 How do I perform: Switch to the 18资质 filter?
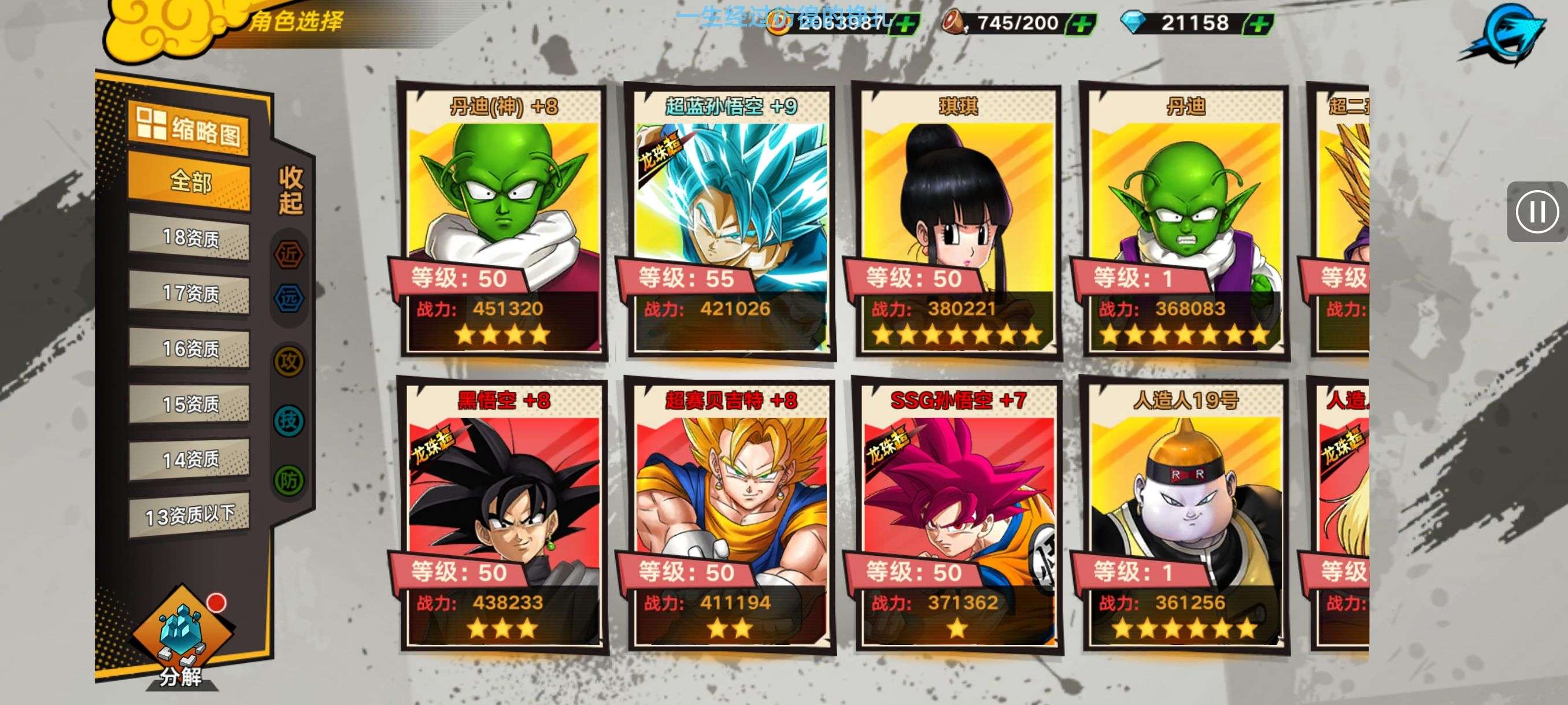click(x=189, y=238)
